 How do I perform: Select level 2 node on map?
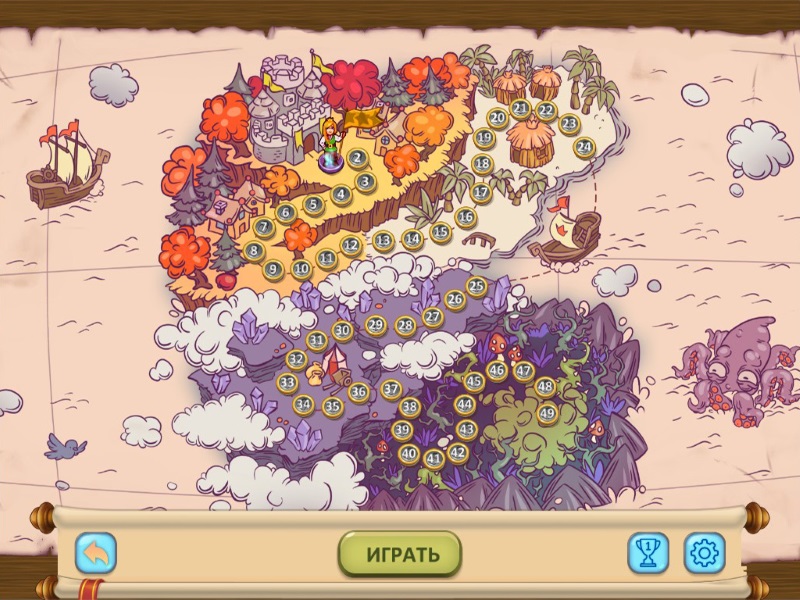[357, 158]
